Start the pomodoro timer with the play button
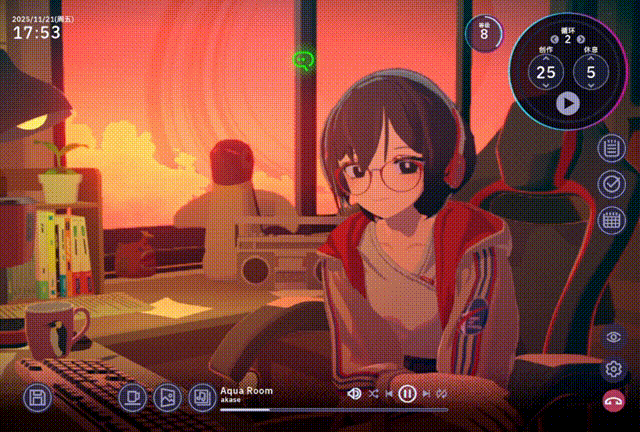 click(x=567, y=101)
